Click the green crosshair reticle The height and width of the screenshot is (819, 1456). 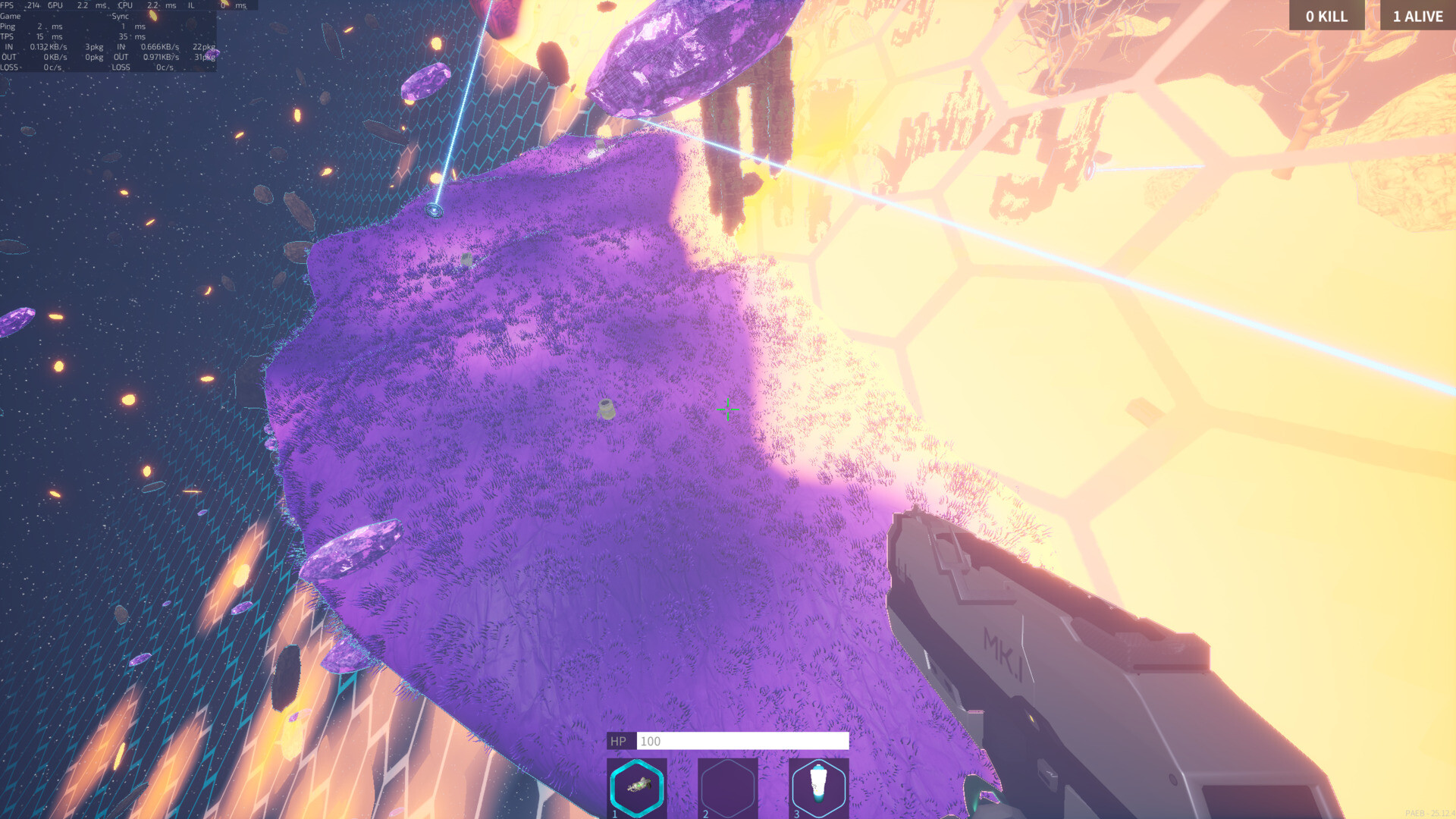[x=727, y=410]
